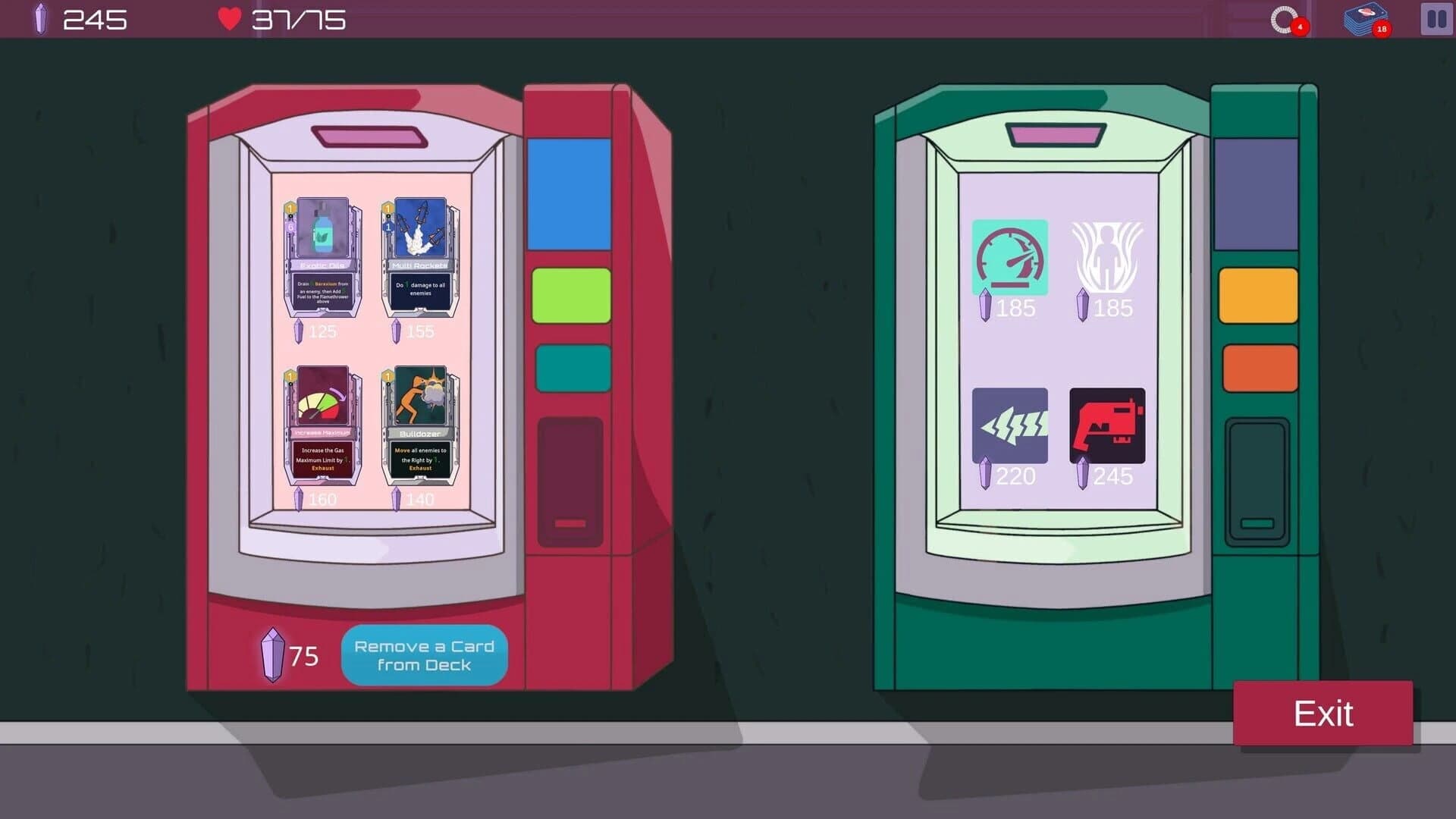Click the Exit button
The width and height of the screenshot is (1456, 819).
click(1325, 713)
